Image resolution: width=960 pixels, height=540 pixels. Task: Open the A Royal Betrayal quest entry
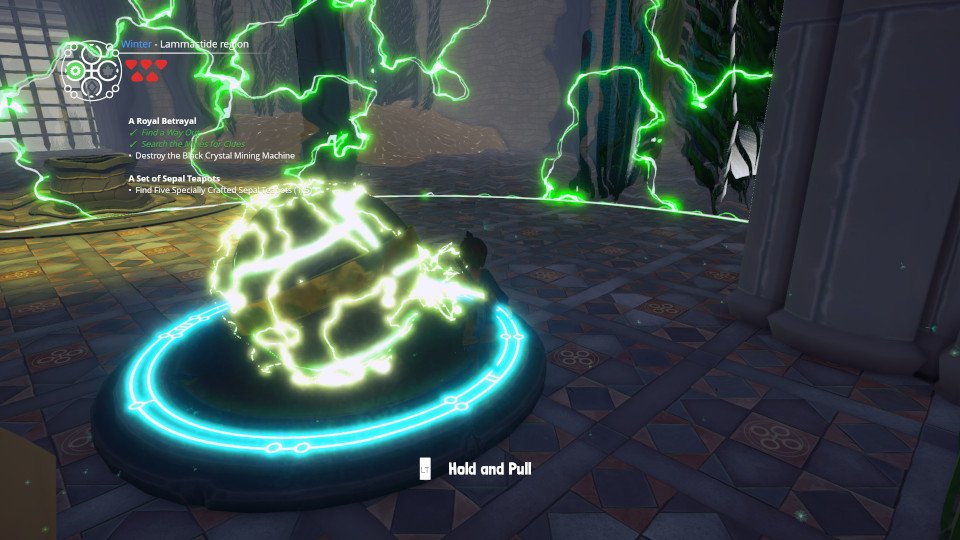click(162, 120)
